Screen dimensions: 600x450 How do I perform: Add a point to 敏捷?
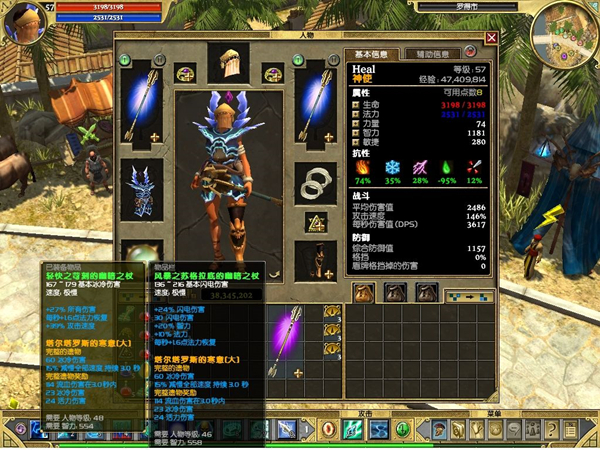click(x=355, y=142)
